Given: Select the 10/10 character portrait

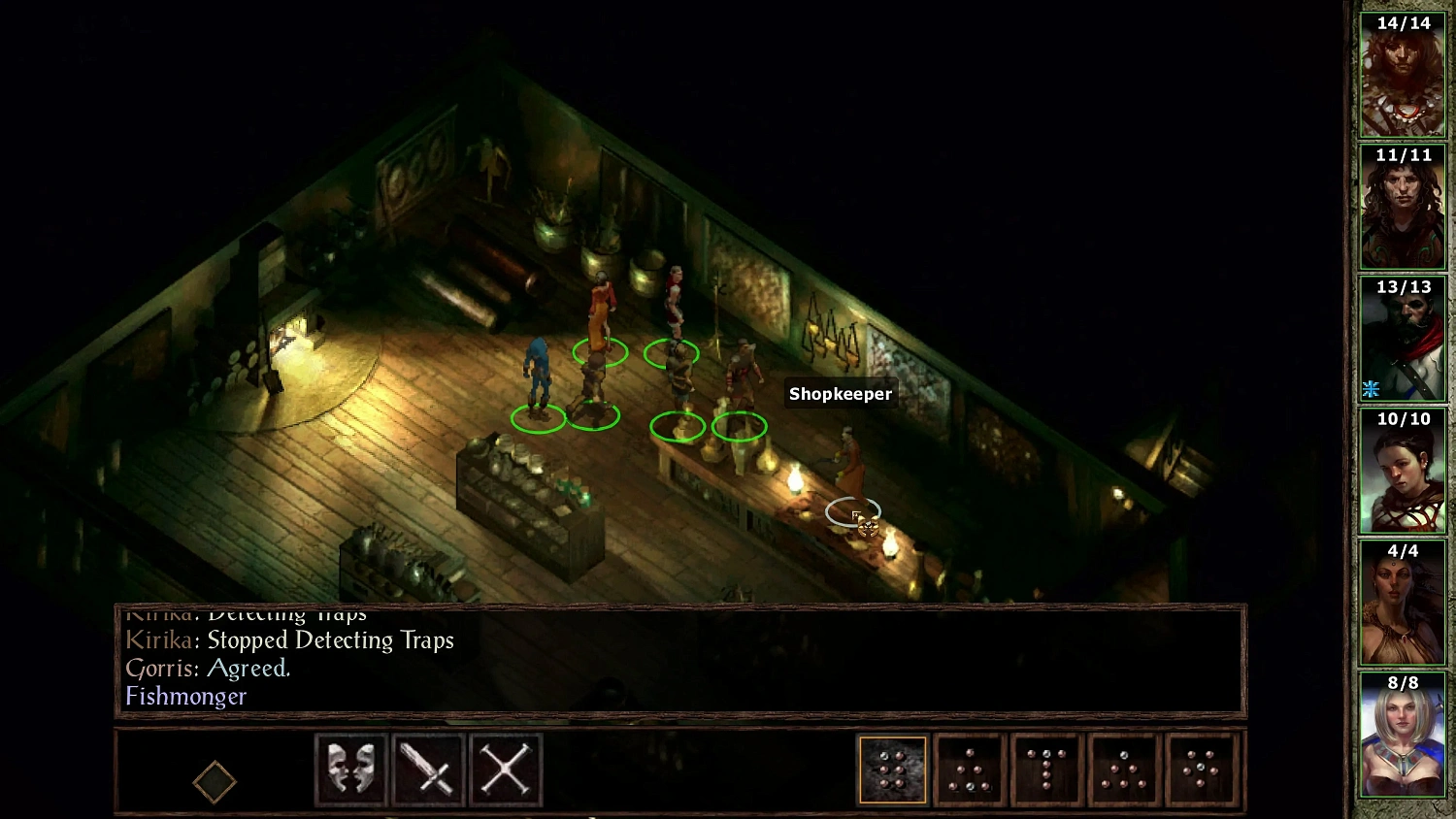Looking at the screenshot, I should point(1402,471).
